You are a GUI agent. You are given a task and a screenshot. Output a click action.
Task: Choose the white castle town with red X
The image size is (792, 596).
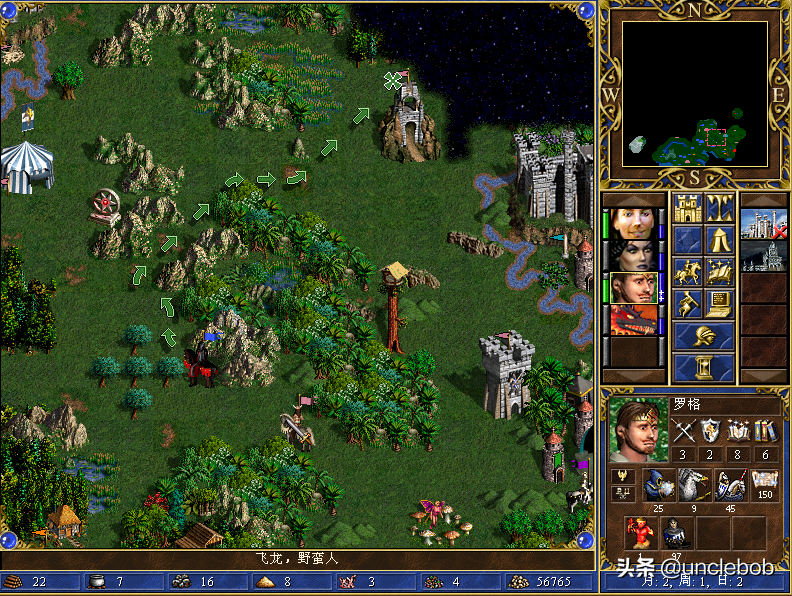(x=764, y=225)
